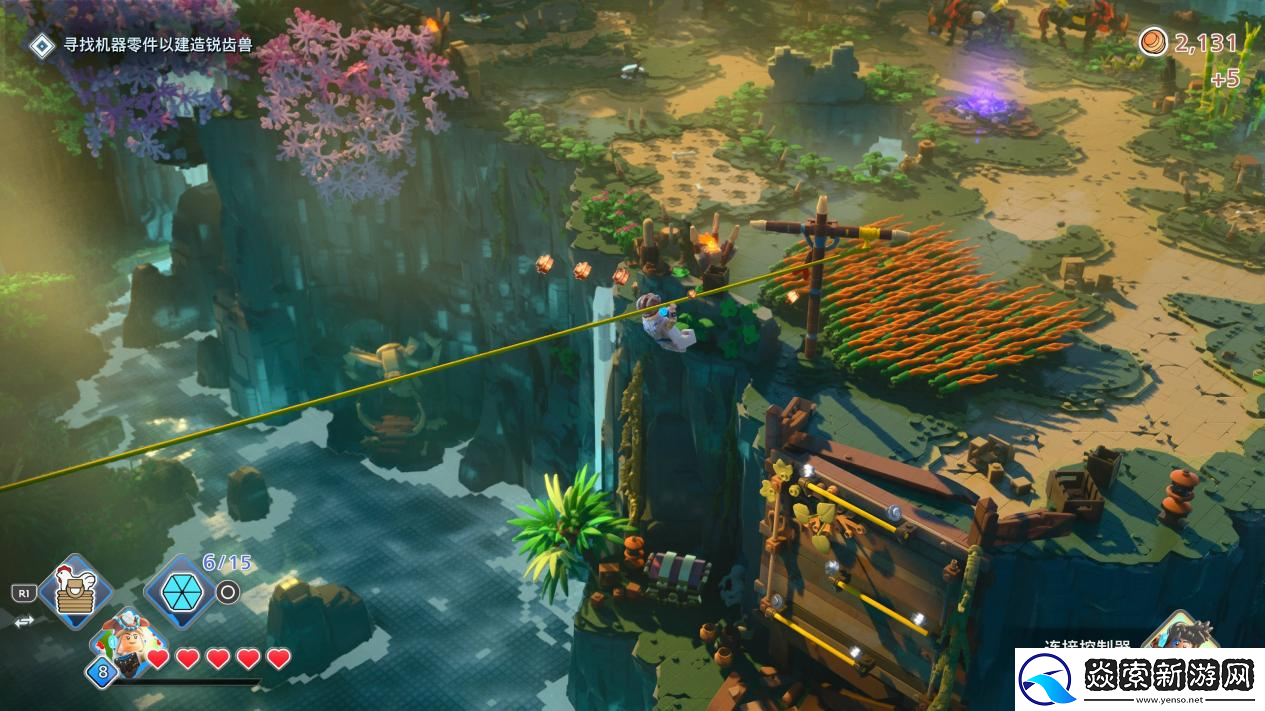This screenshot has width=1265, height=711.
Task: Click the level 8 badge
Action: pyautogui.click(x=102, y=672)
